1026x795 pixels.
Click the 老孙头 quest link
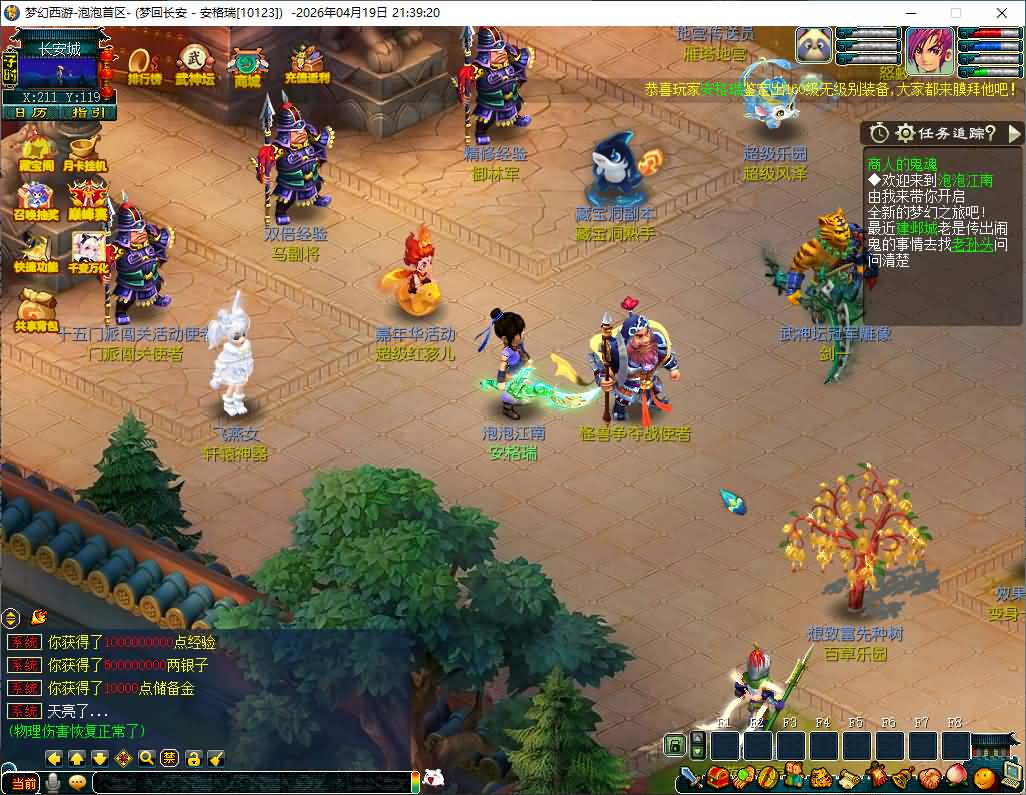point(972,244)
